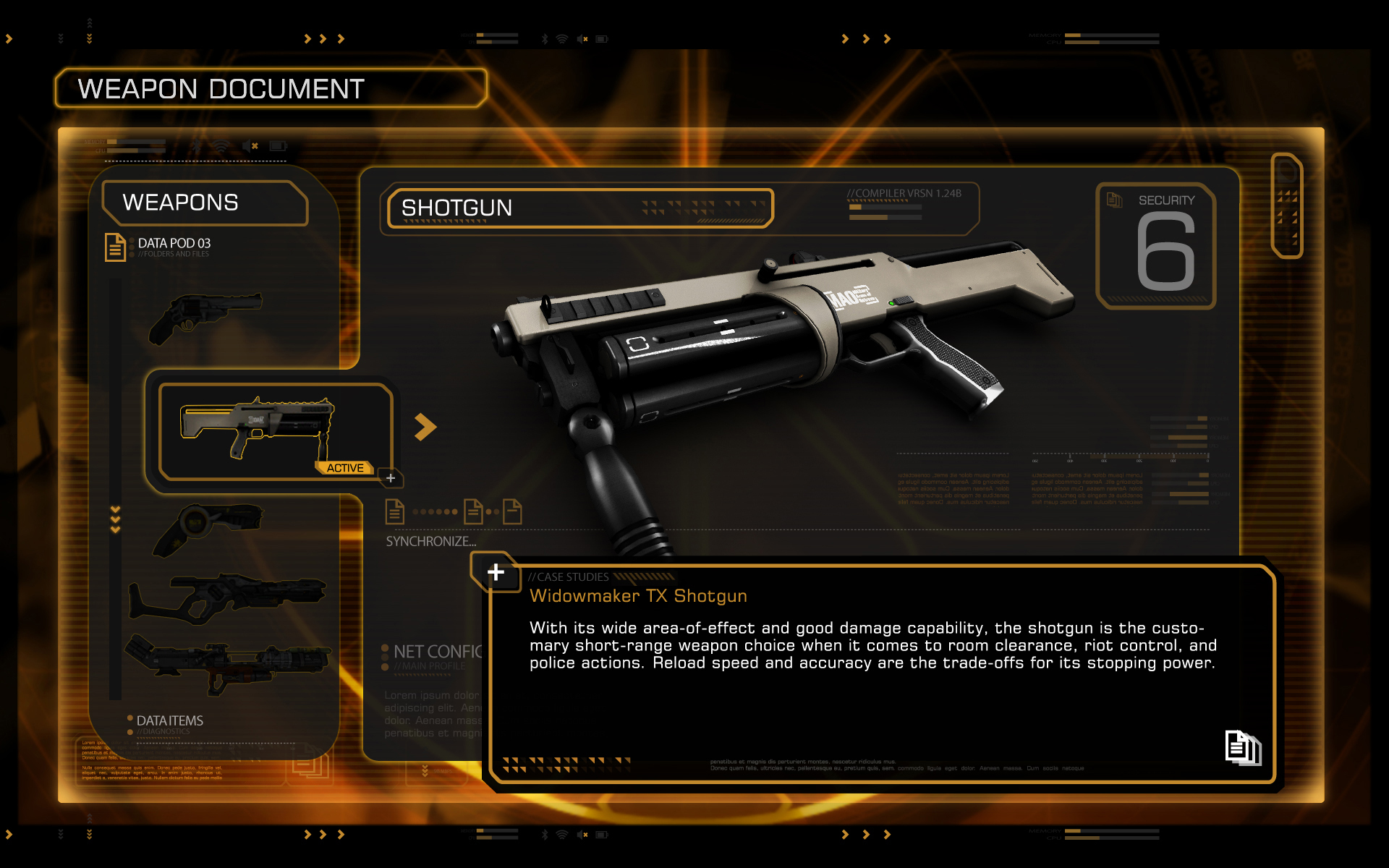Click the small plus button on the active weapon card

(391, 478)
